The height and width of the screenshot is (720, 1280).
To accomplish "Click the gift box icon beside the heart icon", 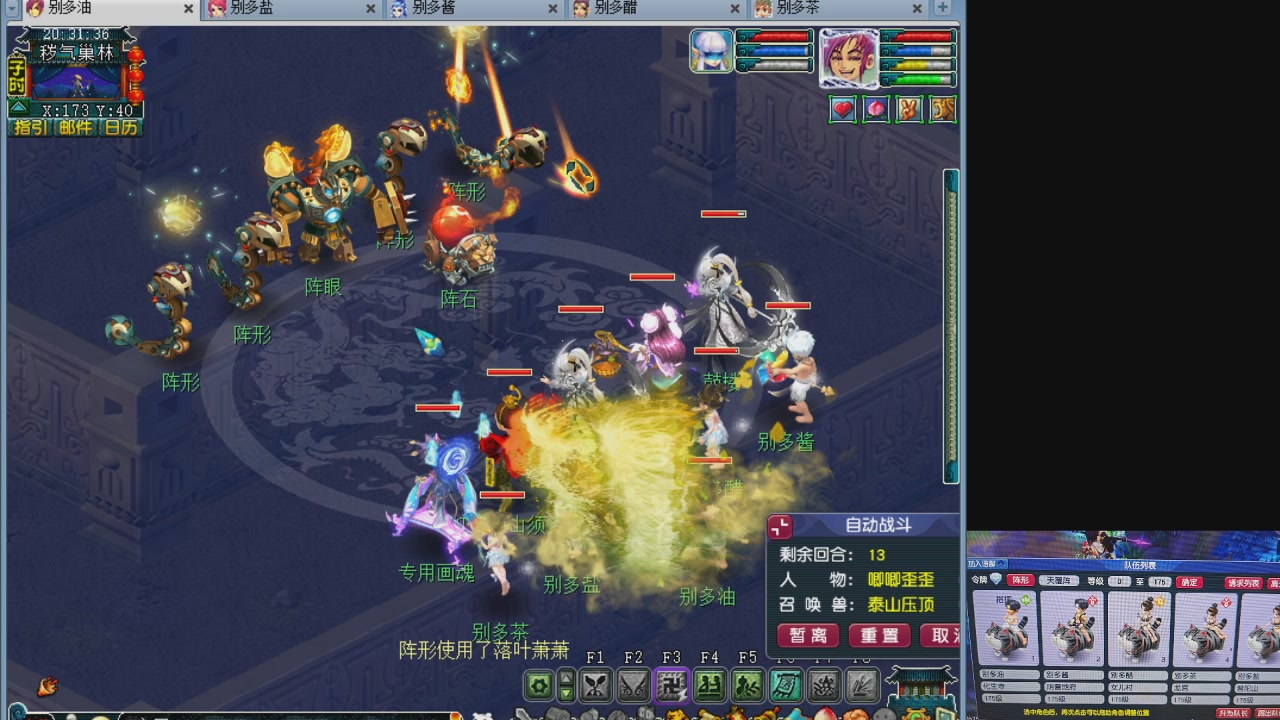I will 876,109.
